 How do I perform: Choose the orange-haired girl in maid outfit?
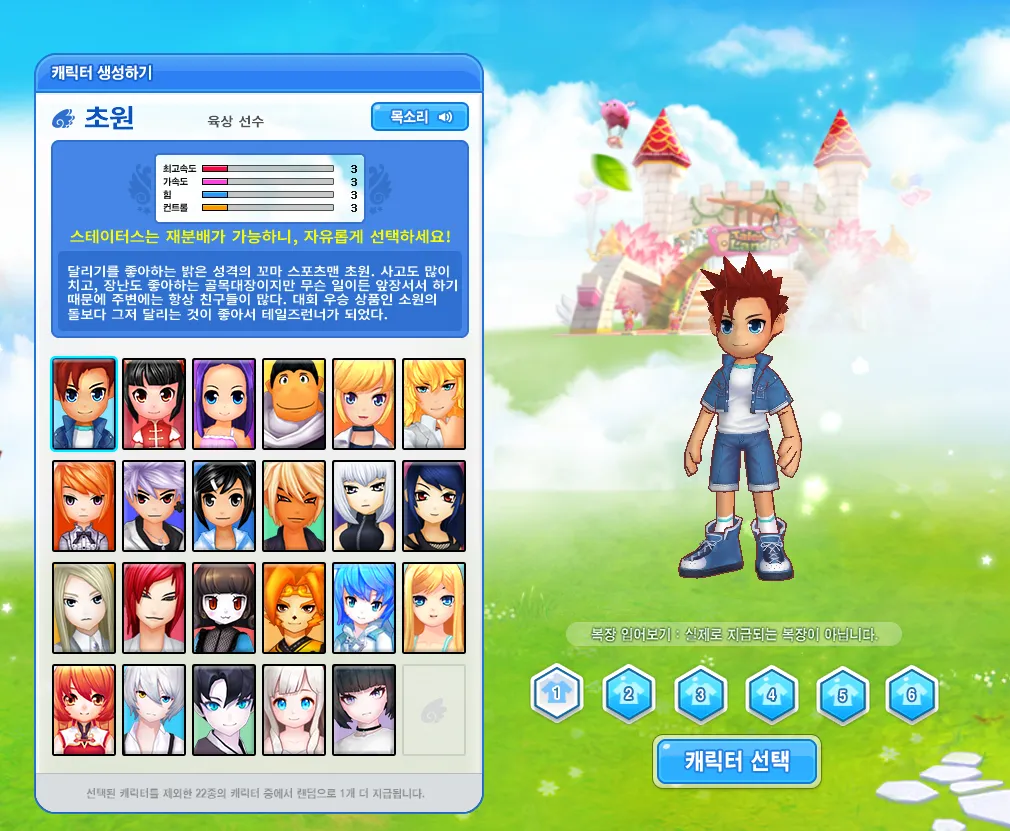[x=84, y=506]
